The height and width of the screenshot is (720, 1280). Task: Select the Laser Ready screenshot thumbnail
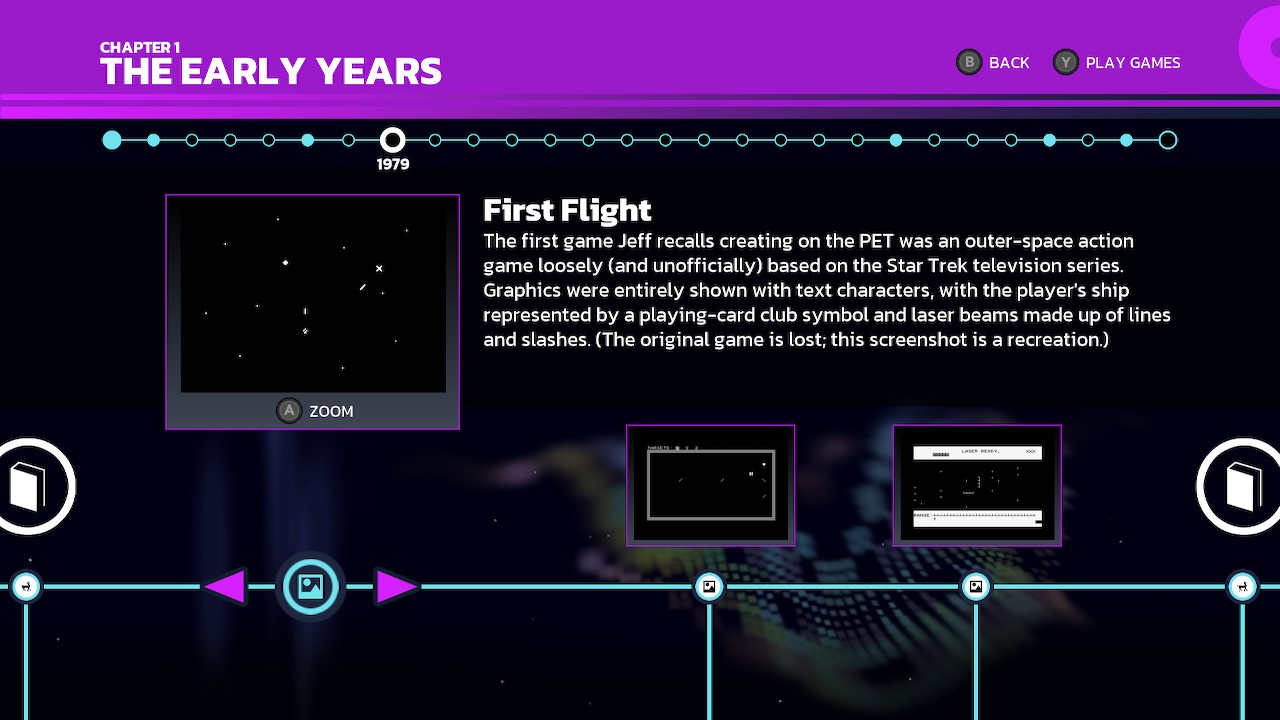click(x=976, y=485)
